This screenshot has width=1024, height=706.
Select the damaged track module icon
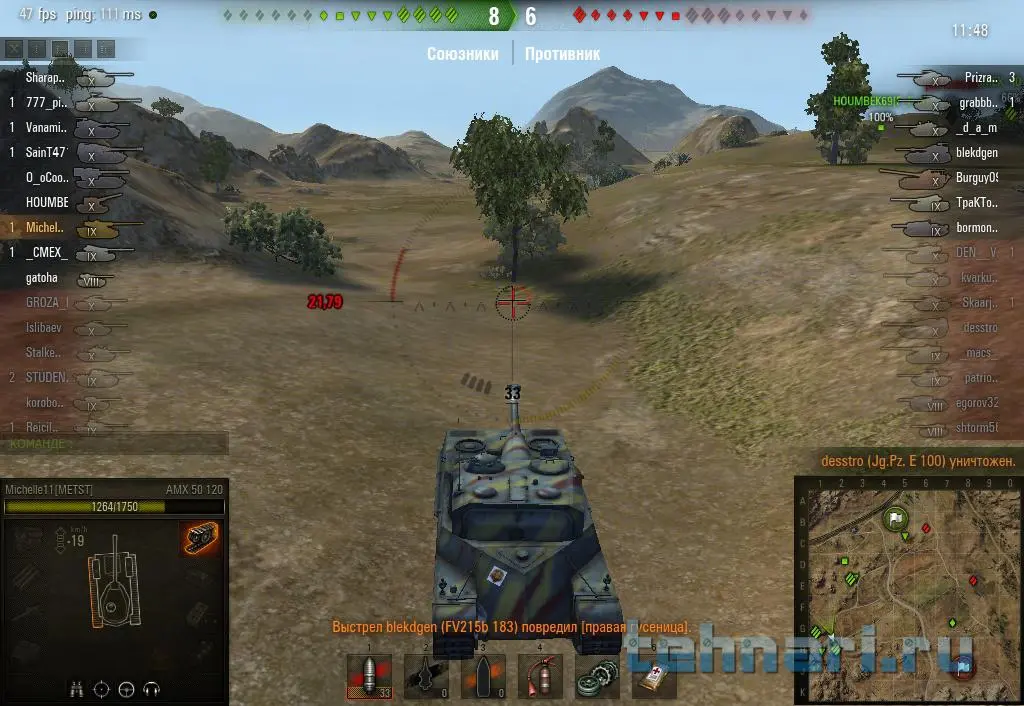point(198,539)
